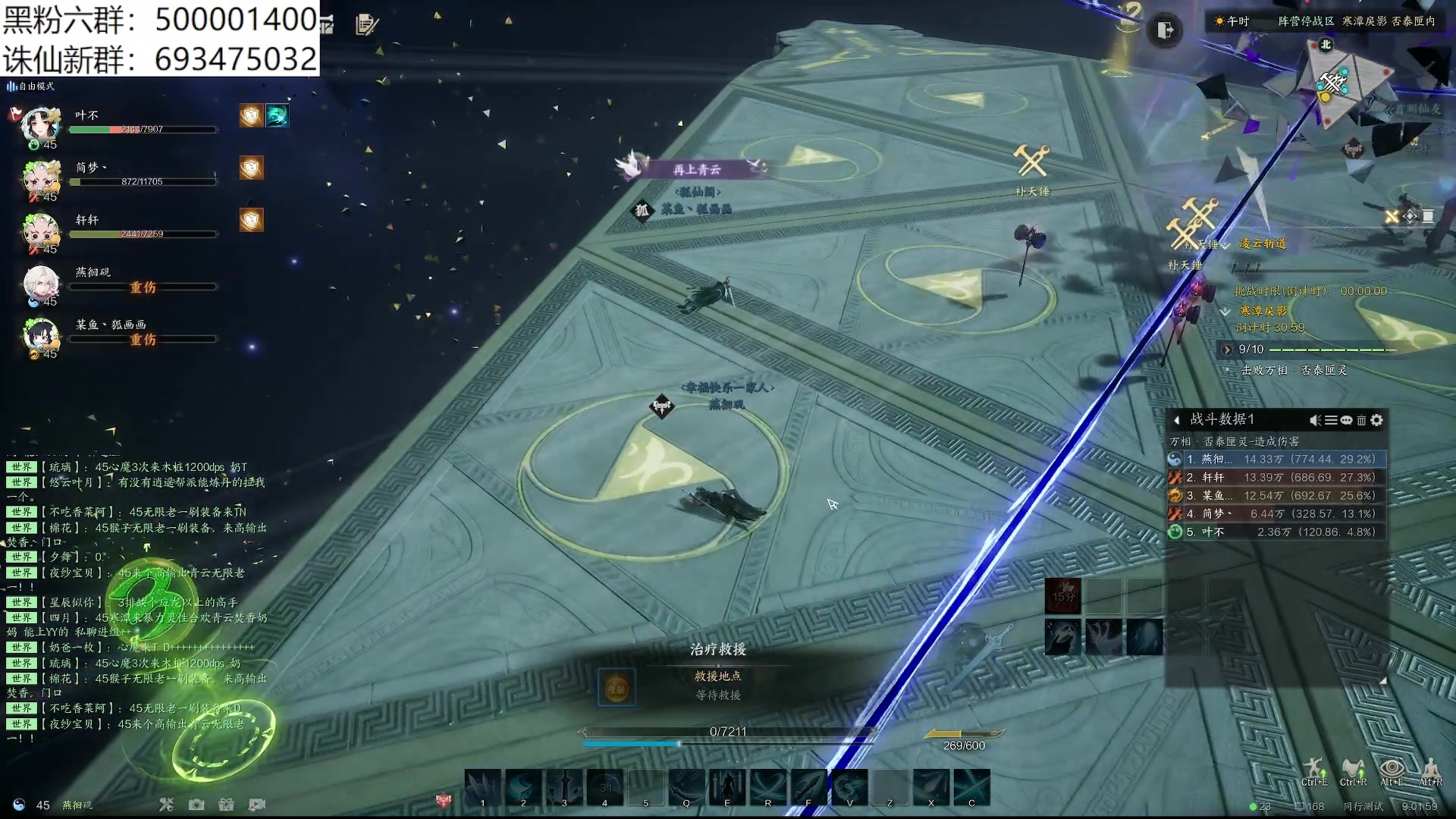Share combat data via chat bubble icon
This screenshot has height=819, width=1456.
pyautogui.click(x=1346, y=420)
